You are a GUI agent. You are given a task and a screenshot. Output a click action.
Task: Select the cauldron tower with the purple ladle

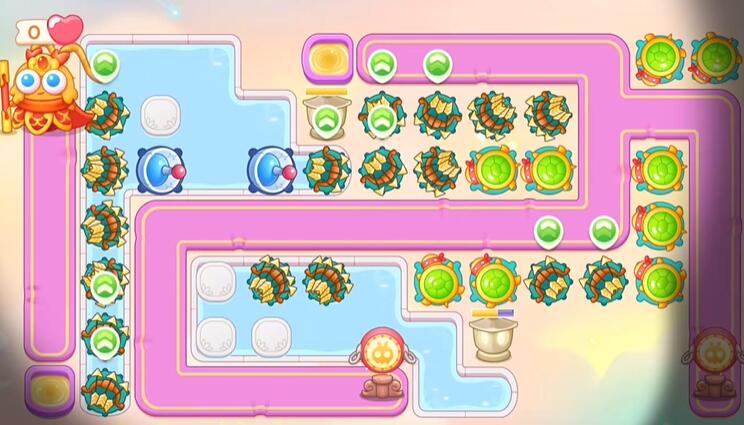click(491, 335)
